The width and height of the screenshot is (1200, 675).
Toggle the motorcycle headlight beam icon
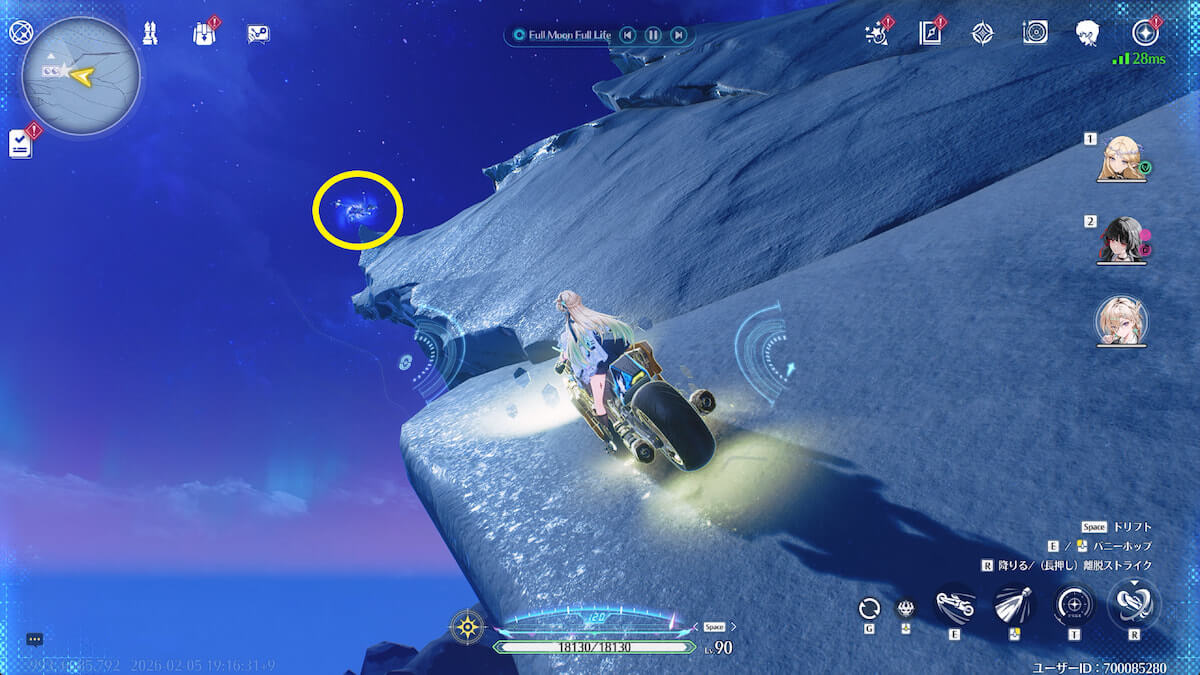click(1014, 606)
